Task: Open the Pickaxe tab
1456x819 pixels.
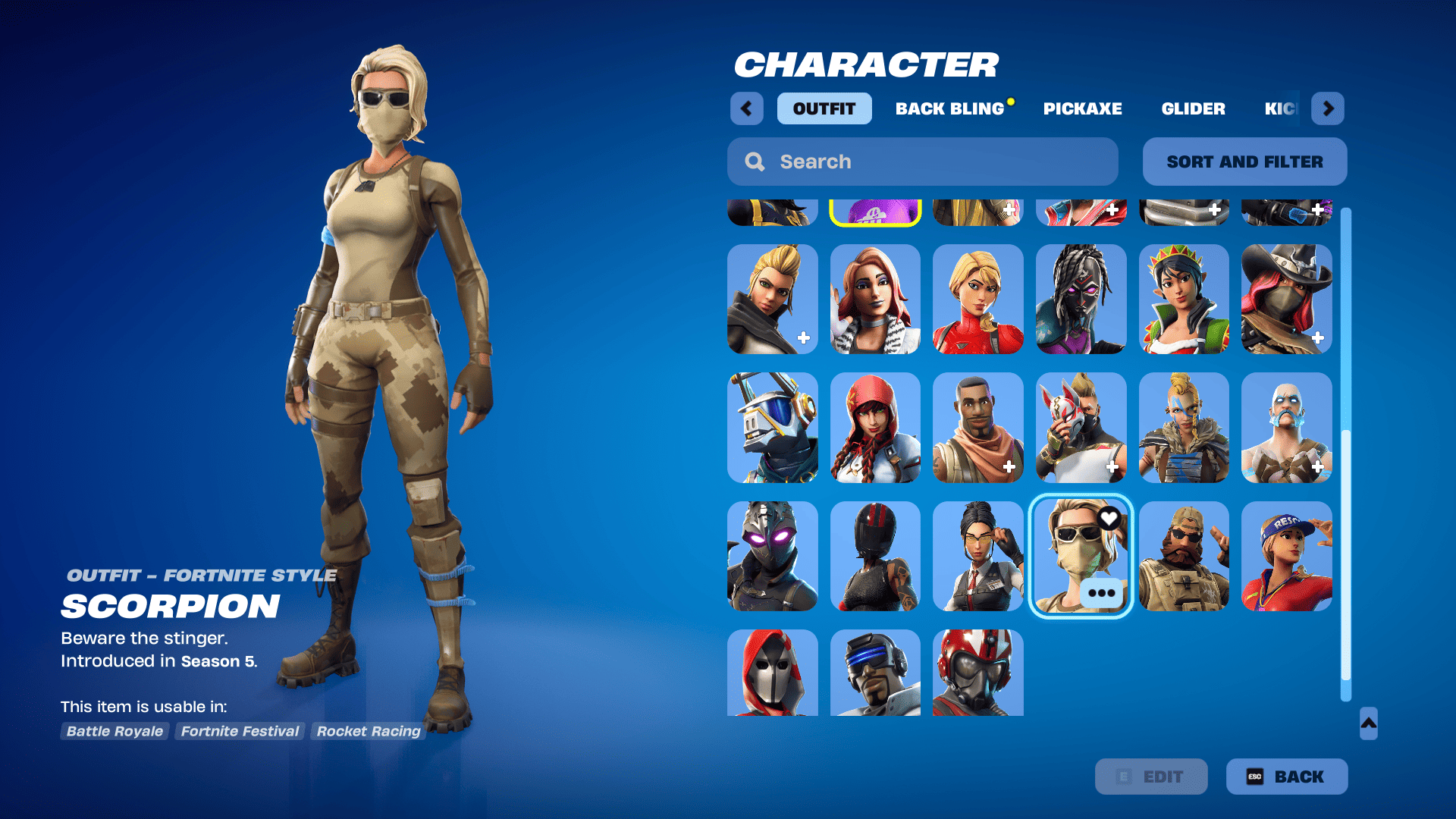Action: click(x=1082, y=108)
